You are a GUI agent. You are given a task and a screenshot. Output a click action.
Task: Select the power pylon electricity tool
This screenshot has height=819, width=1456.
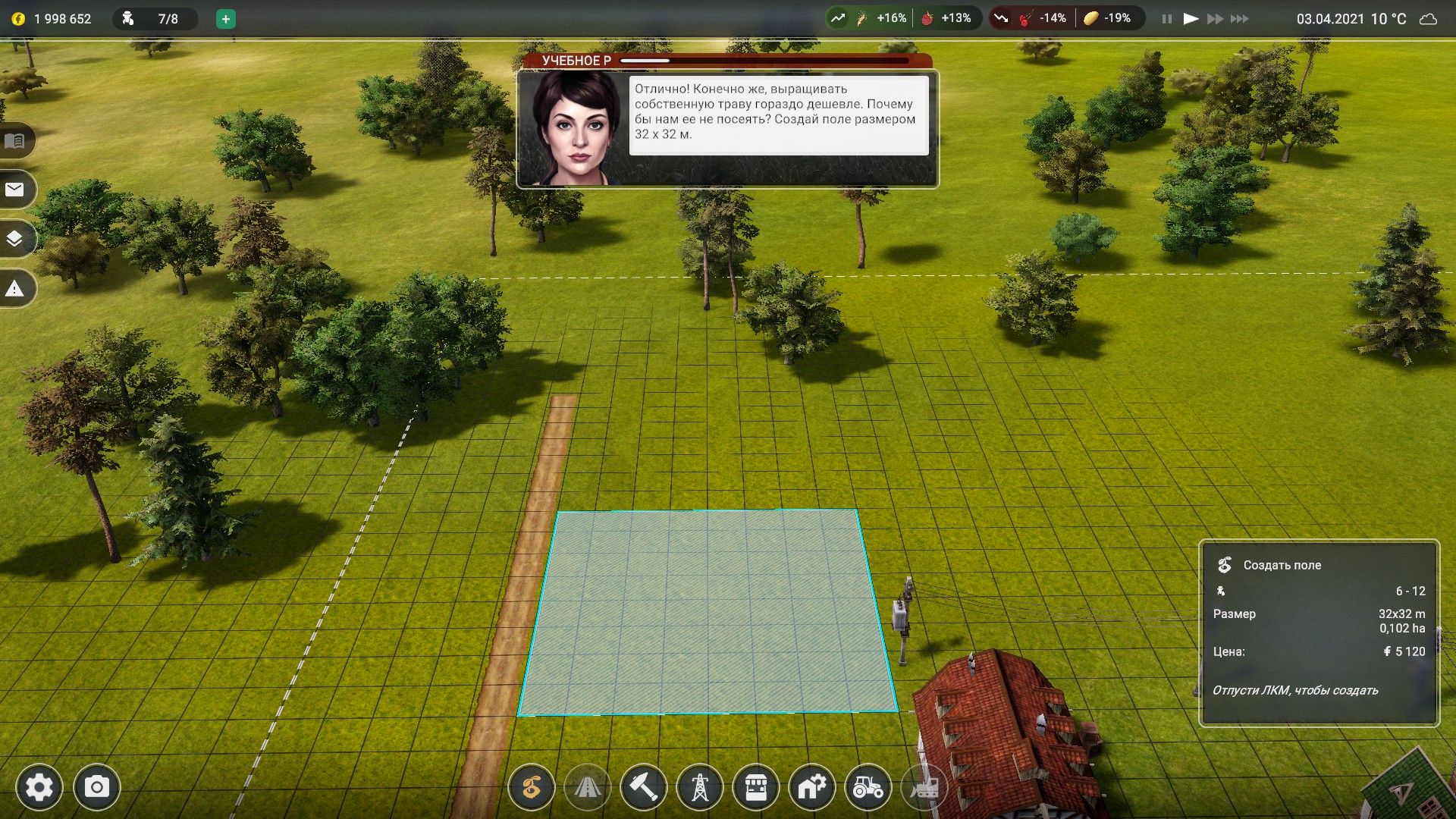pos(700,789)
